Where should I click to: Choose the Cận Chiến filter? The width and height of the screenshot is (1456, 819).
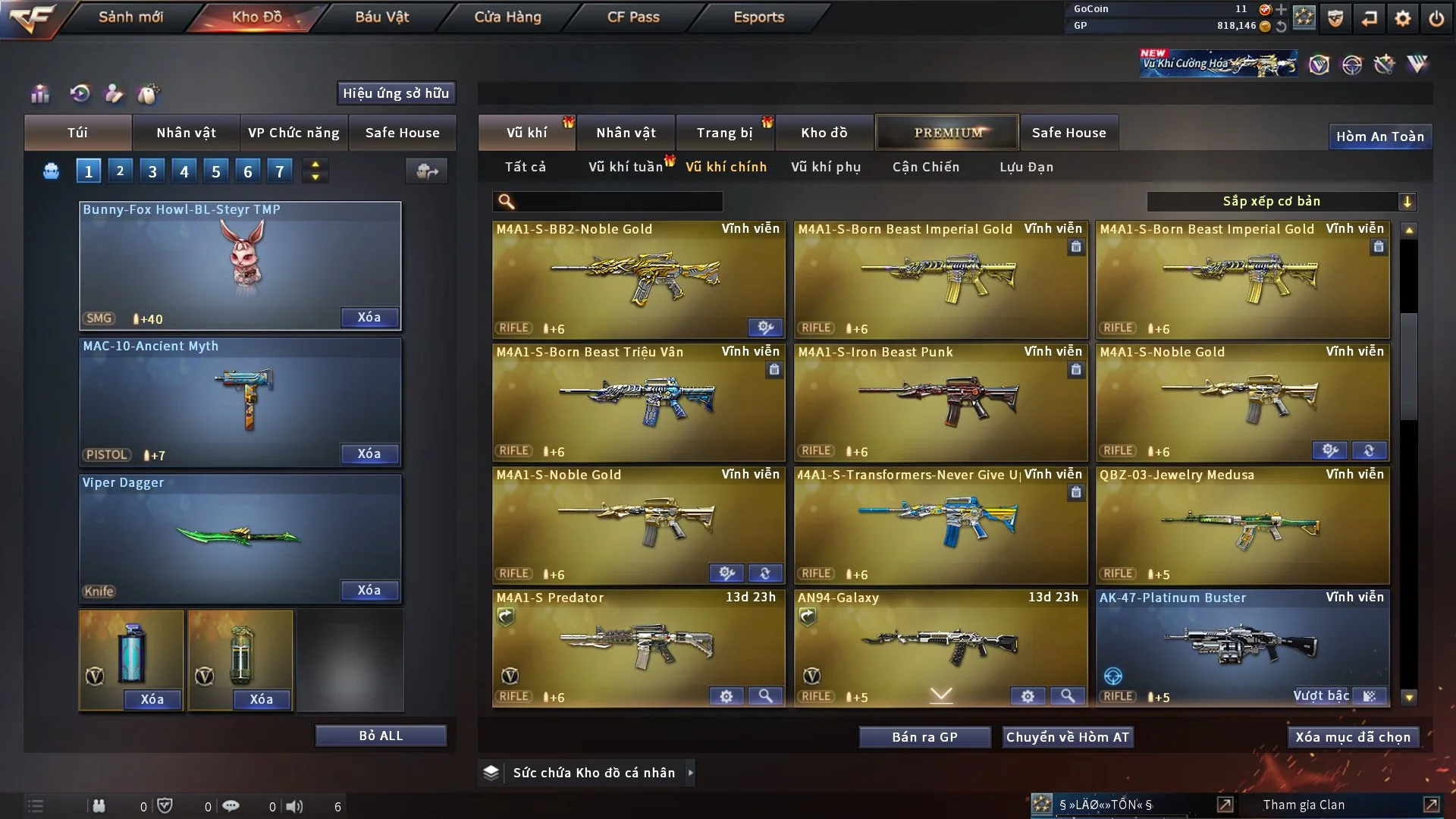[x=925, y=167]
